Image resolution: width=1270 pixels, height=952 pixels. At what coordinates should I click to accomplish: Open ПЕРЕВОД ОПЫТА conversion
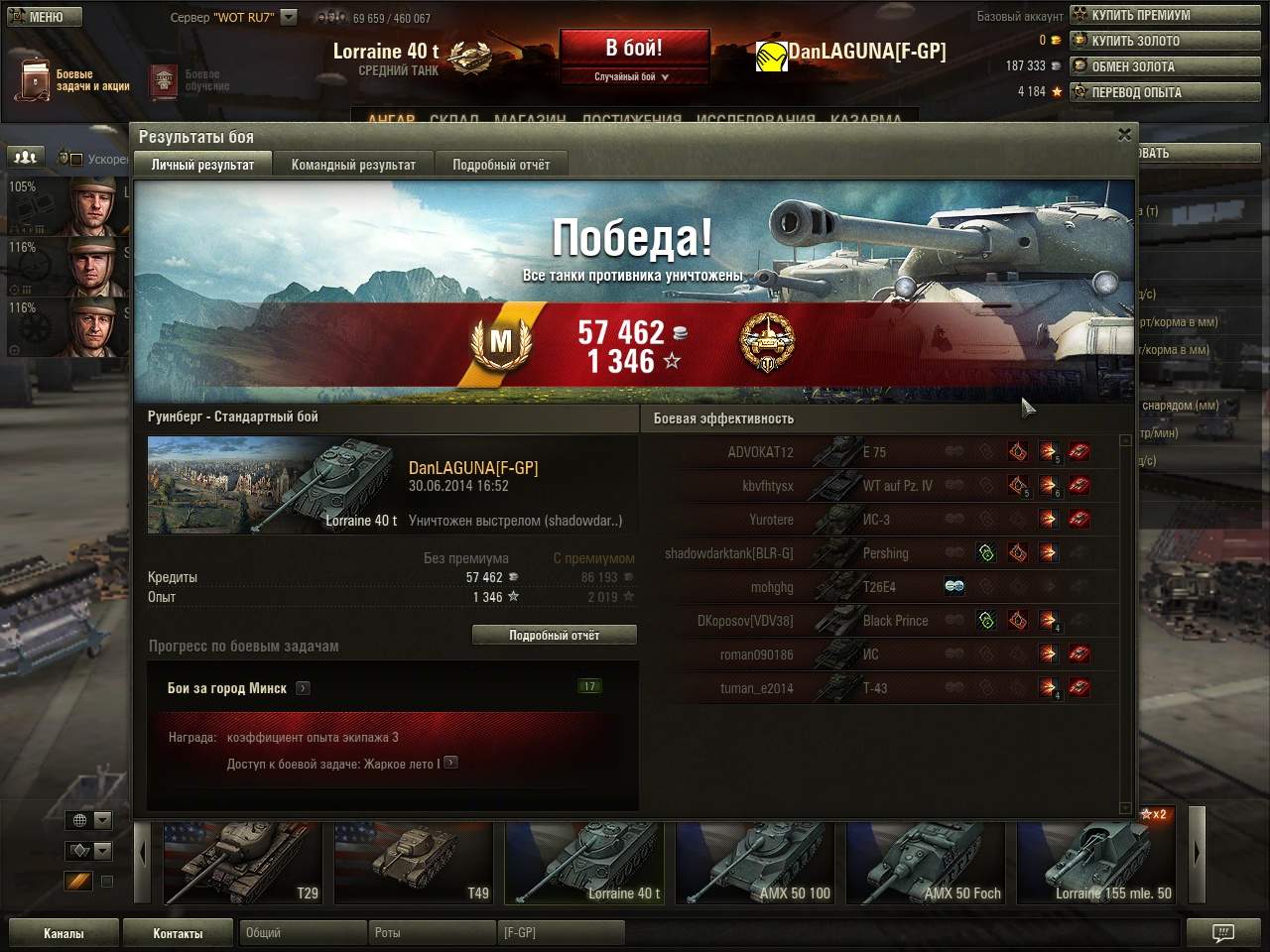click(x=1164, y=92)
